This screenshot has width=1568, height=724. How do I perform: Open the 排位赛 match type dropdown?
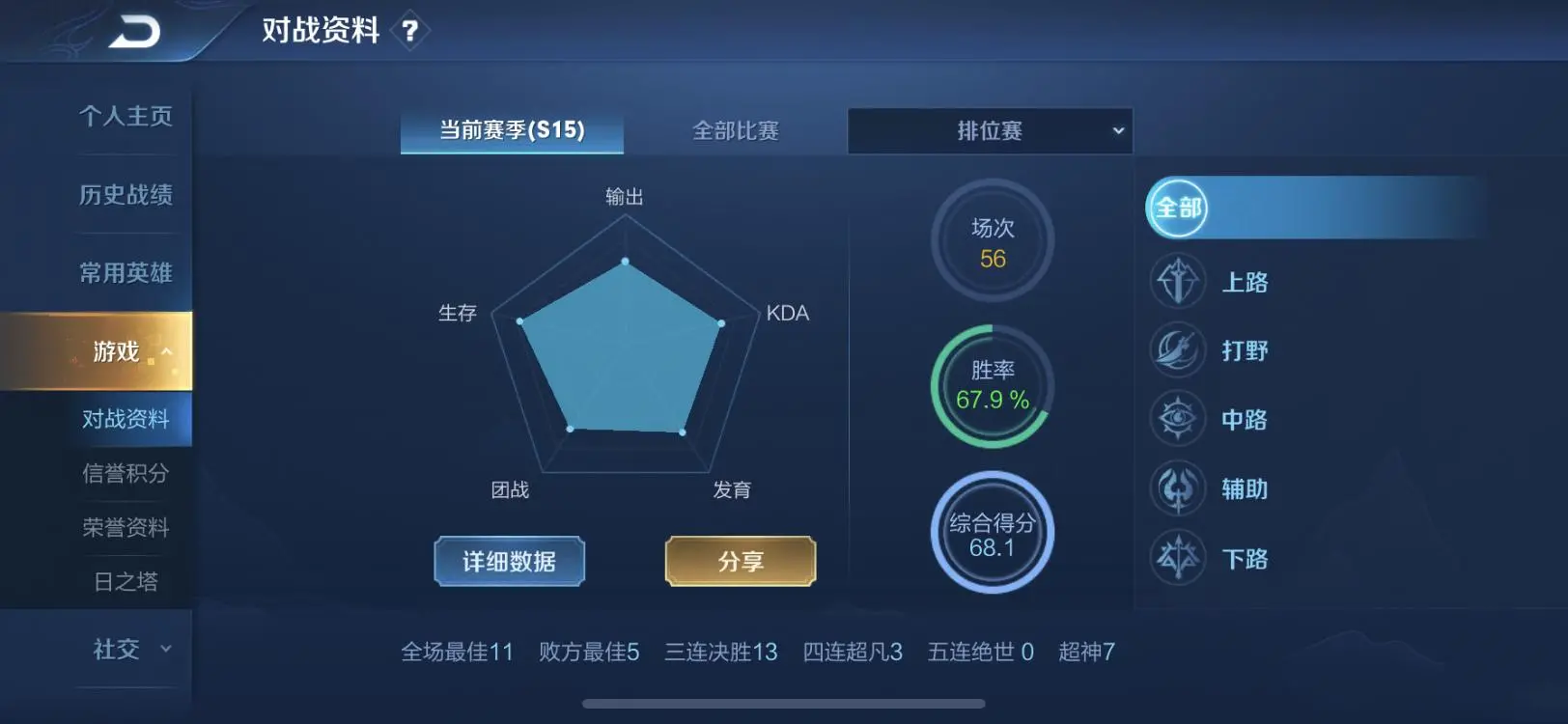[x=990, y=130]
